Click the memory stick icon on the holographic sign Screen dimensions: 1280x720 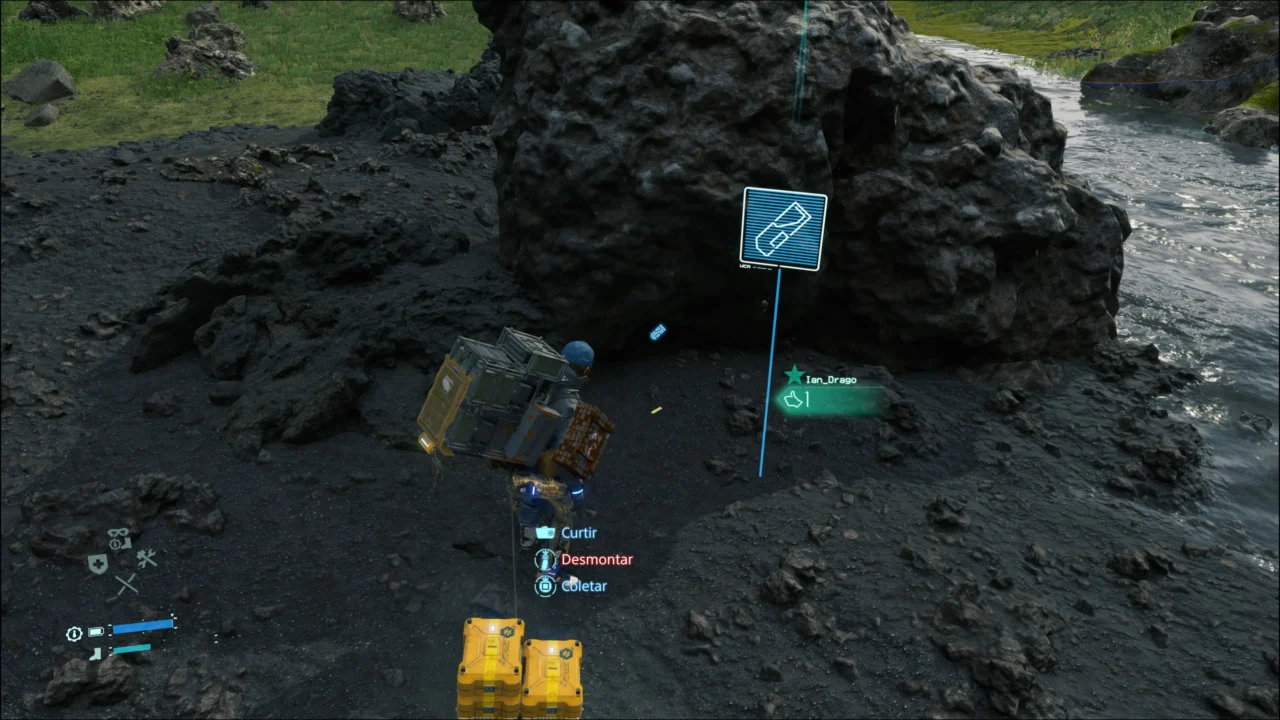click(x=784, y=228)
